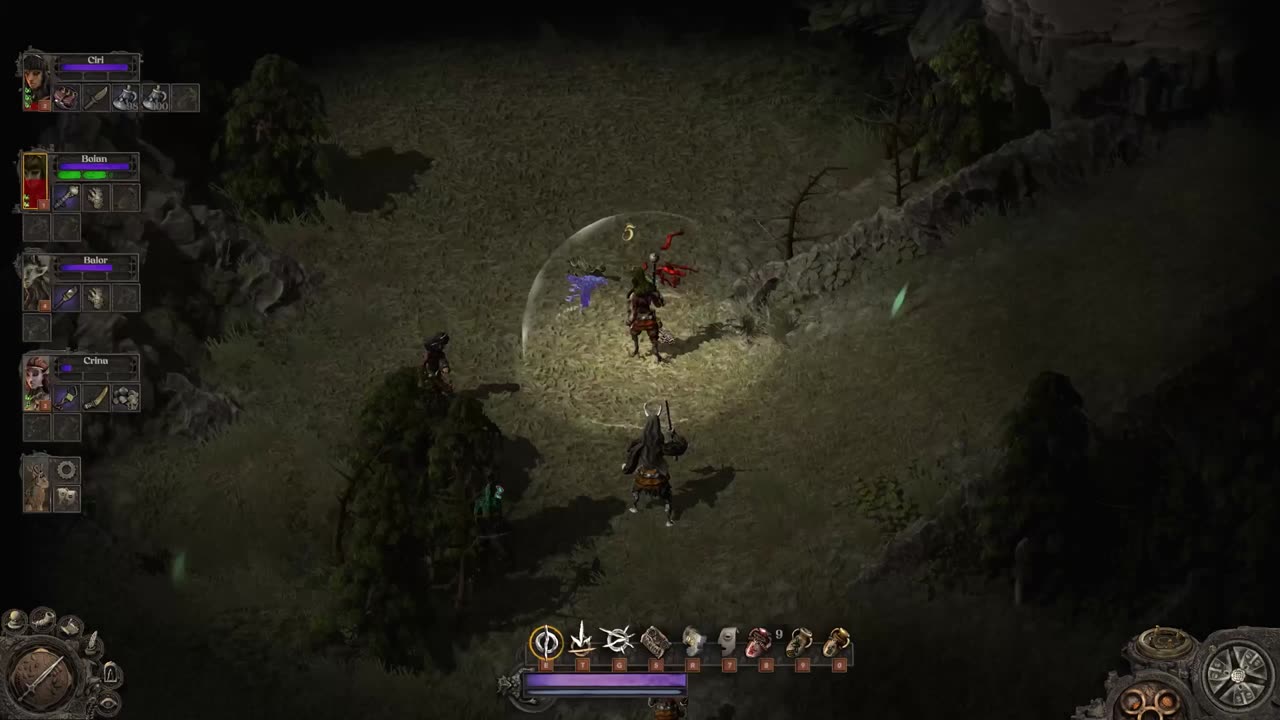Select the grey mask item on hotbar

click(727, 641)
